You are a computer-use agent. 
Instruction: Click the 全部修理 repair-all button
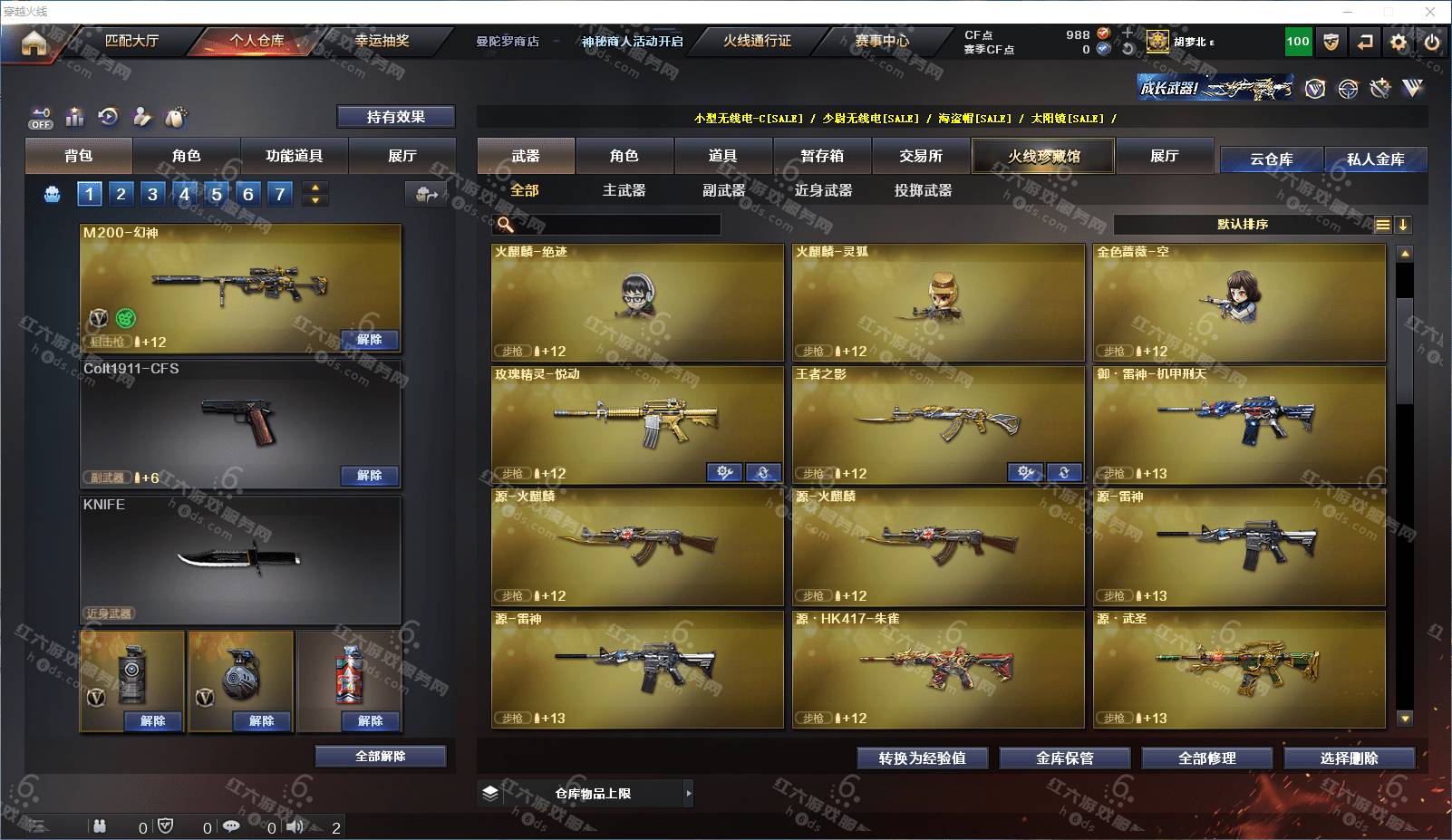(1206, 758)
